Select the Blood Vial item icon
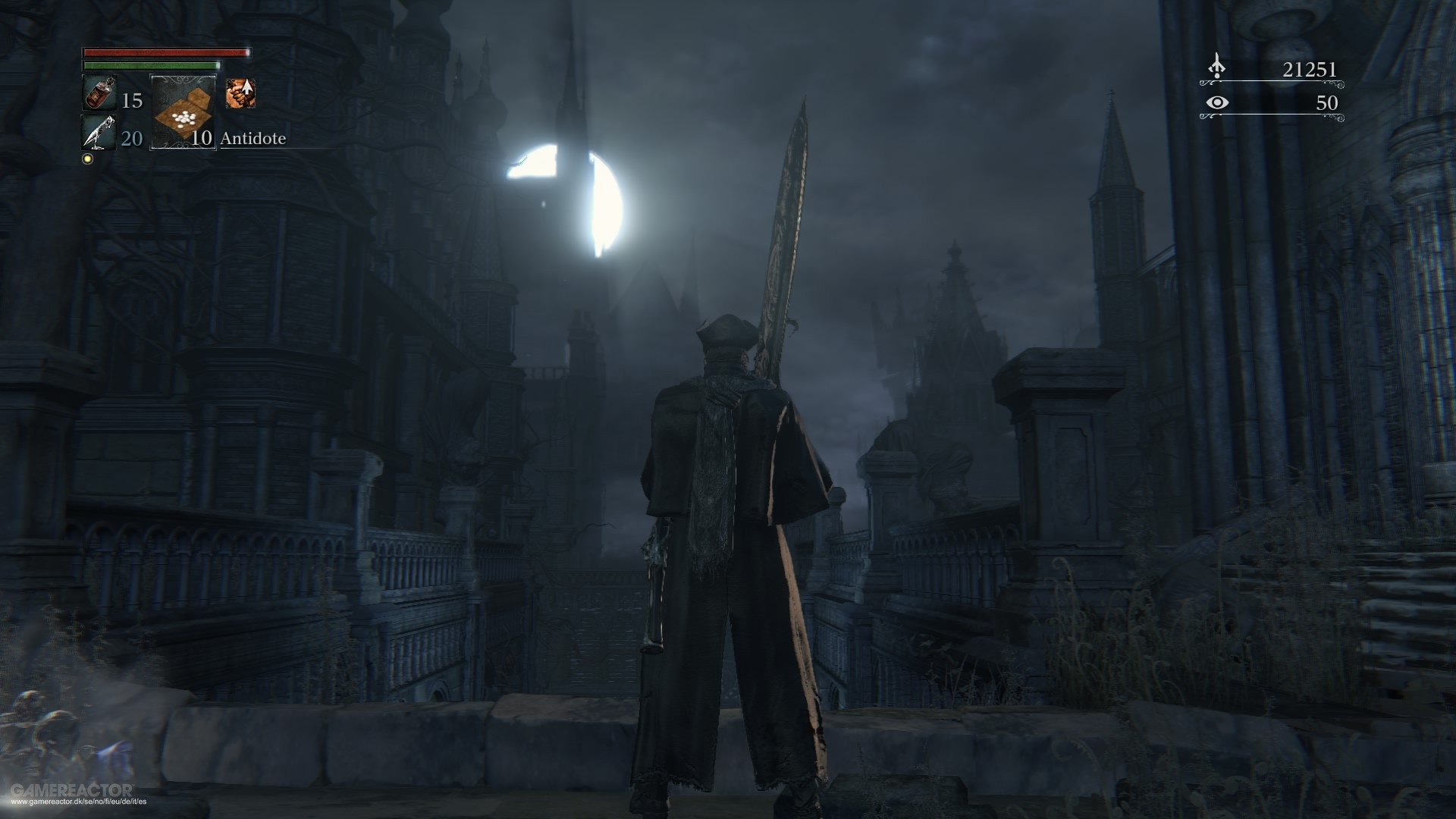Viewport: 1456px width, 819px height. tap(99, 93)
